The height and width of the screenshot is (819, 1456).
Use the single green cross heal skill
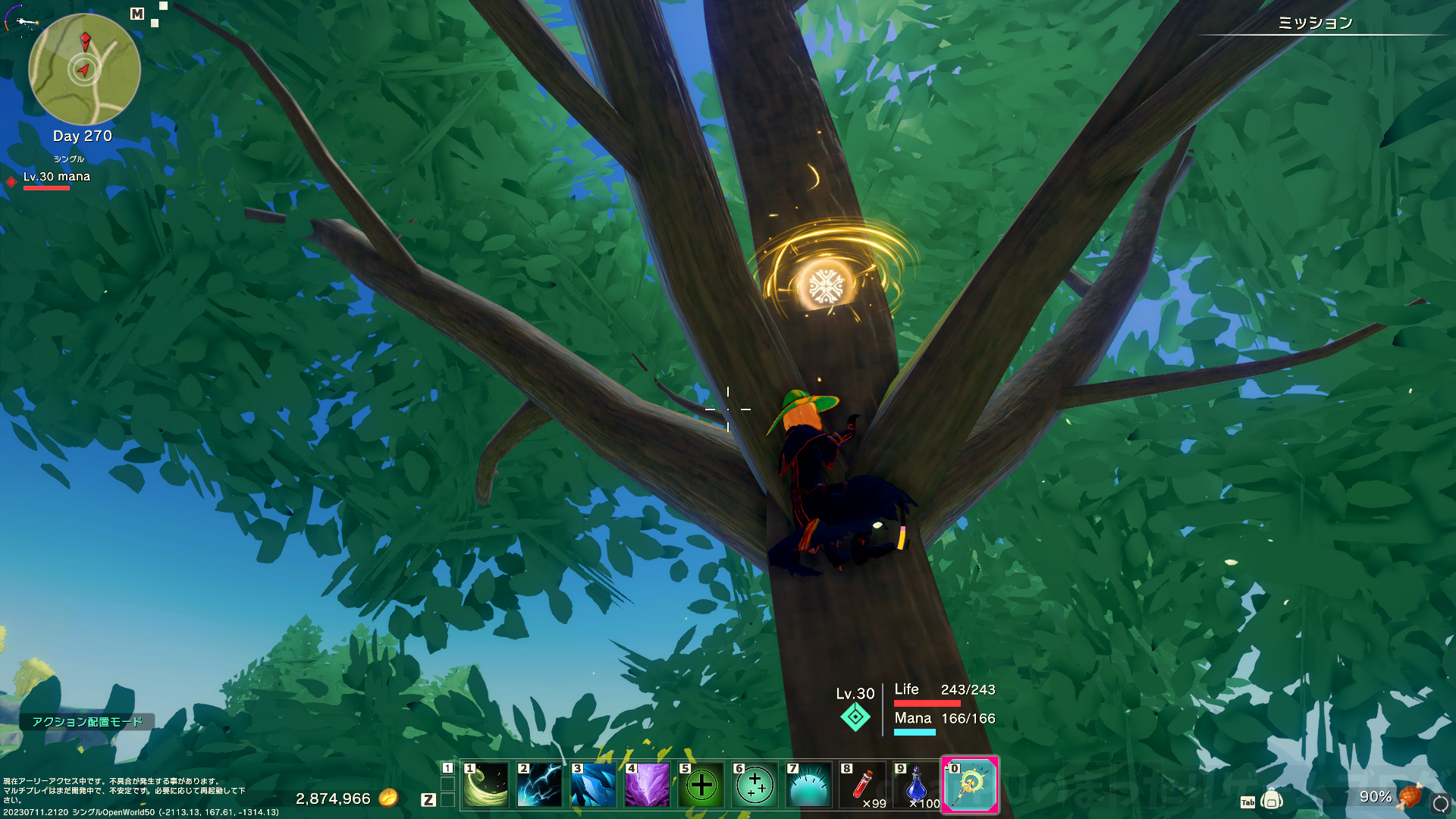701,786
